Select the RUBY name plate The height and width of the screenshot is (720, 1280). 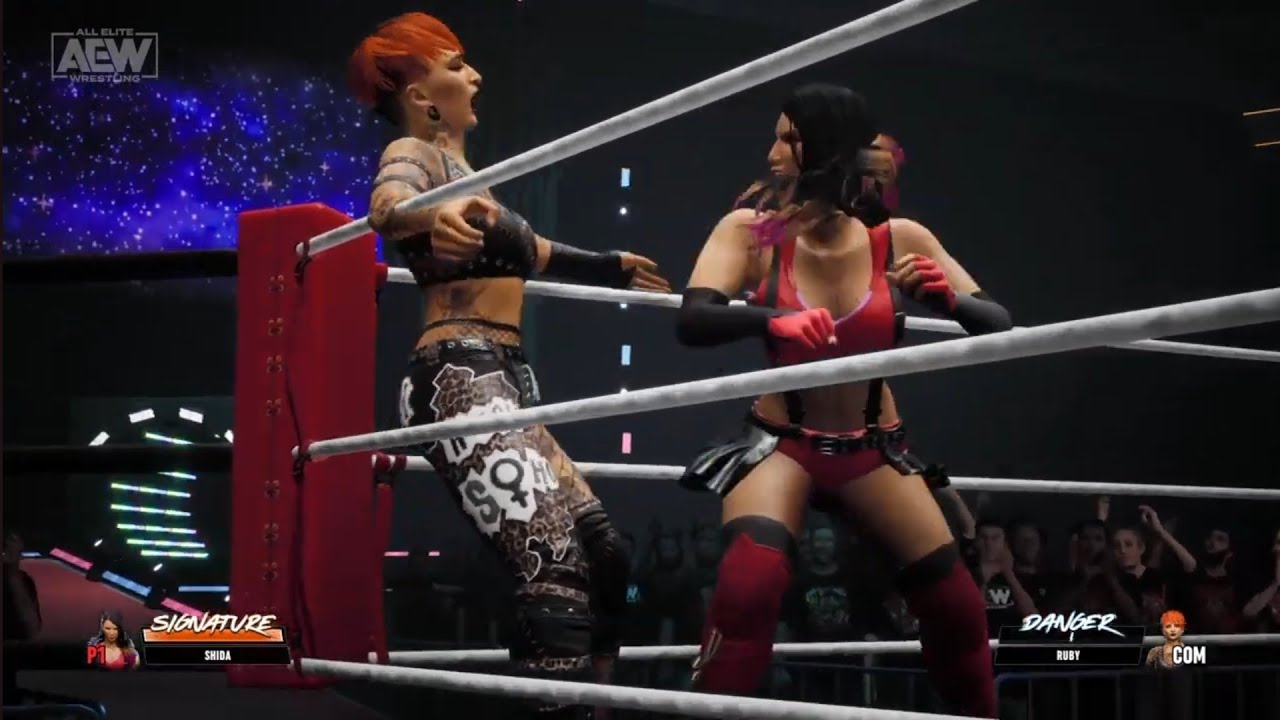1068,655
